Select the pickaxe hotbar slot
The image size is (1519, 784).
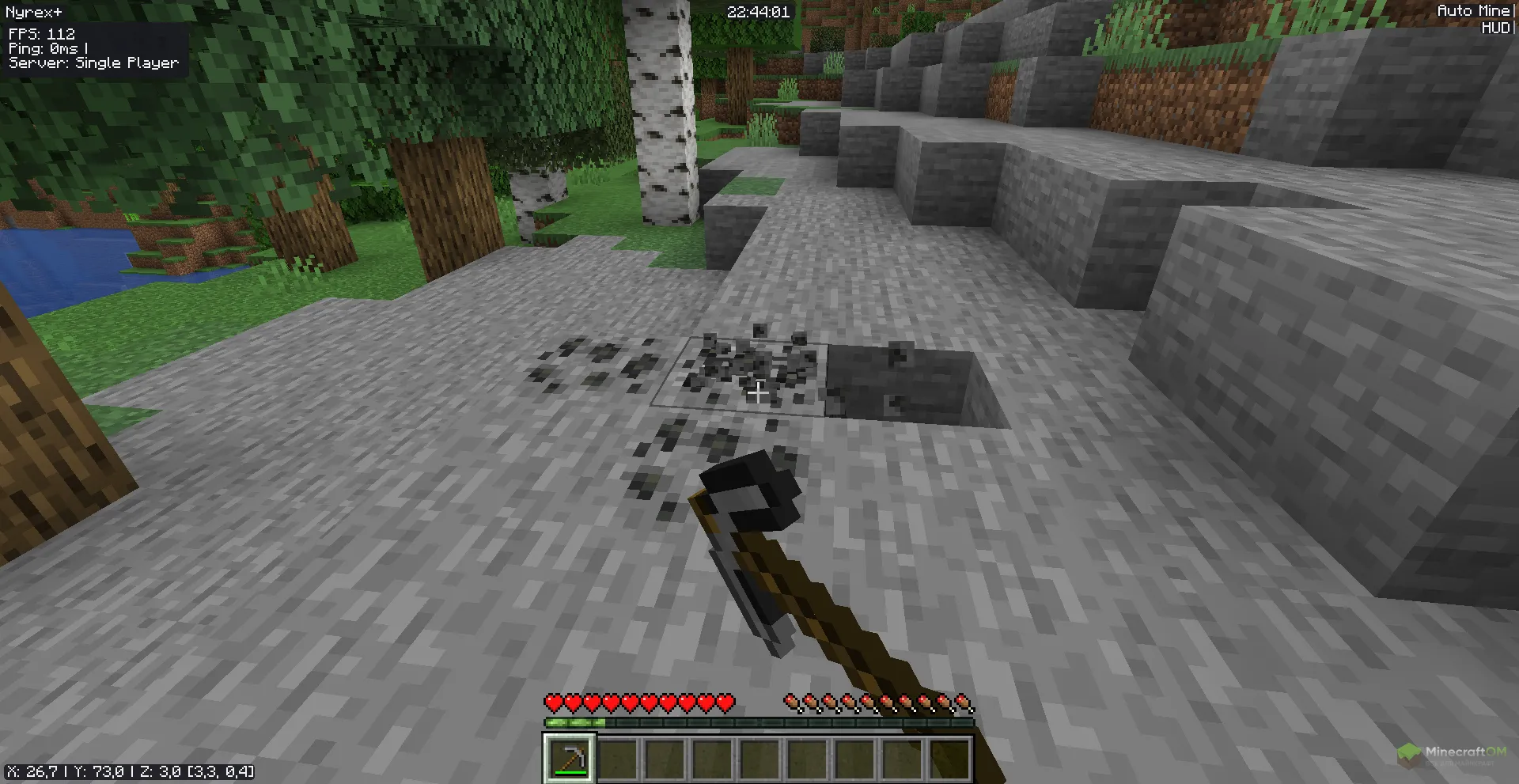point(568,757)
